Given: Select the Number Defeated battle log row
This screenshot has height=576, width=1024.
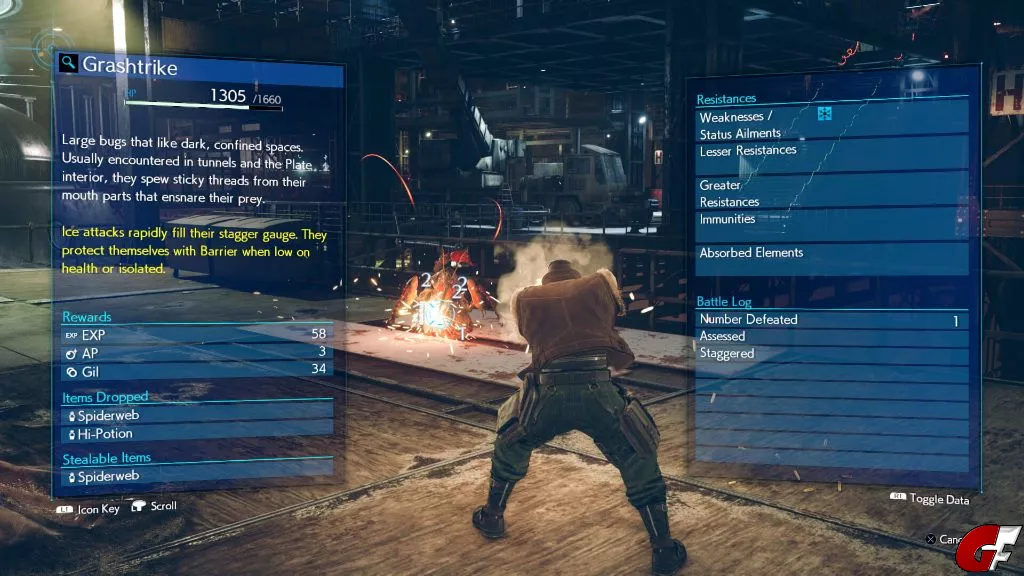Looking at the screenshot, I should point(832,320).
